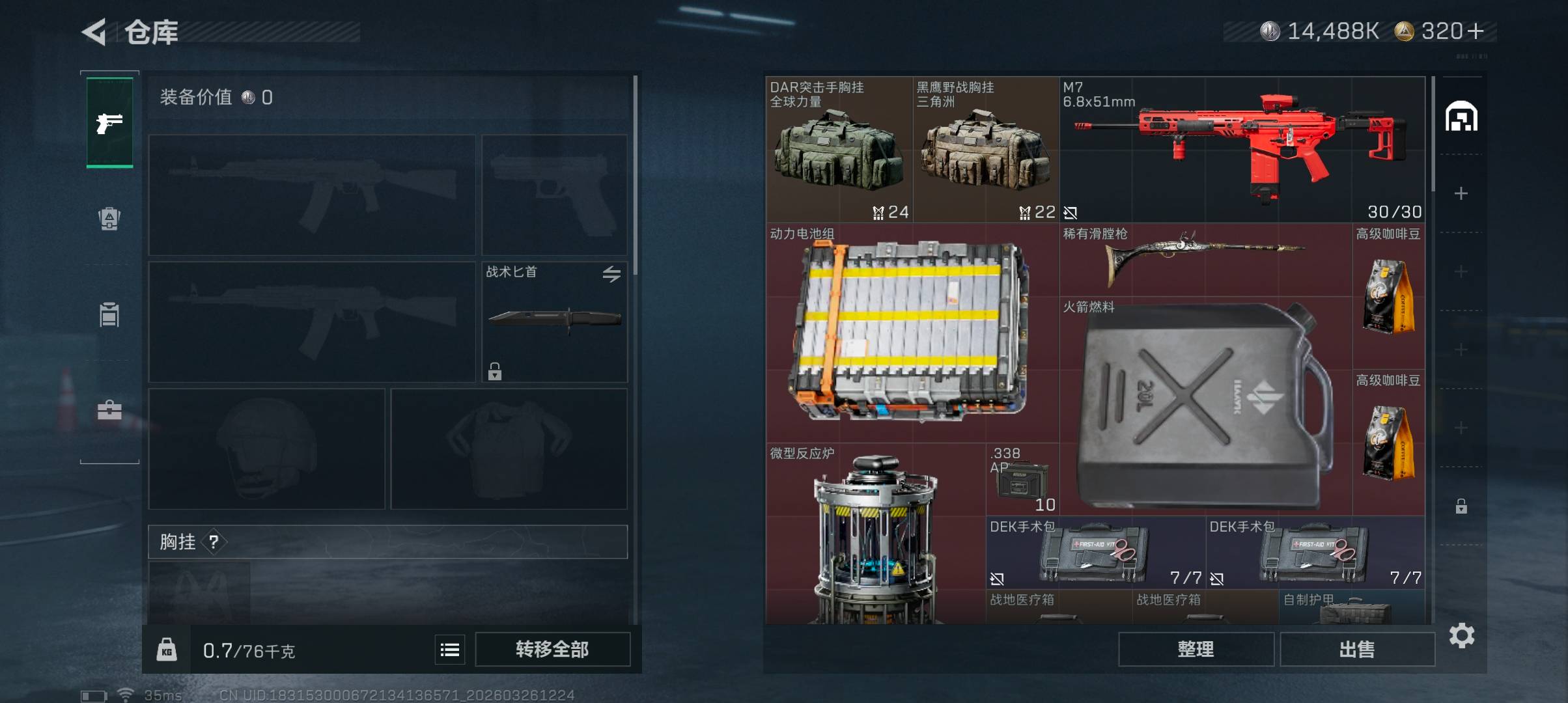The image size is (1568, 703).
Task: Choose the 动力电池组 battery pack item
Action: [912, 332]
